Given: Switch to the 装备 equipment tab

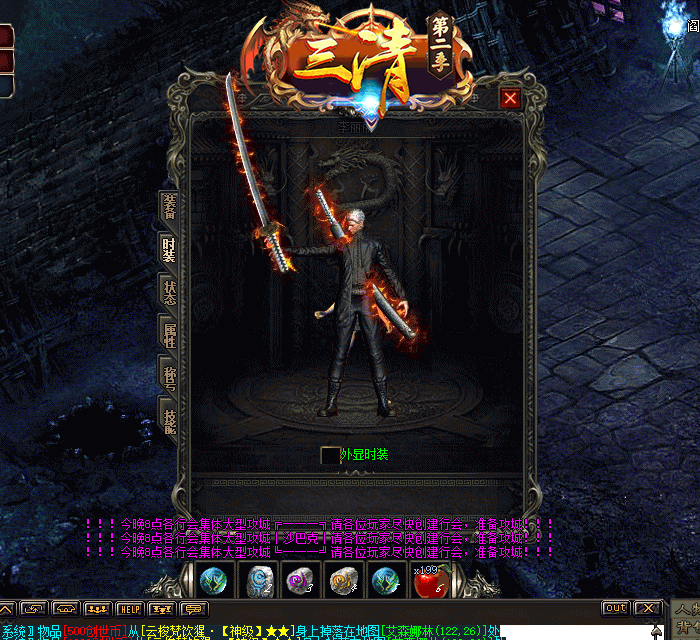Looking at the screenshot, I should 169,205.
